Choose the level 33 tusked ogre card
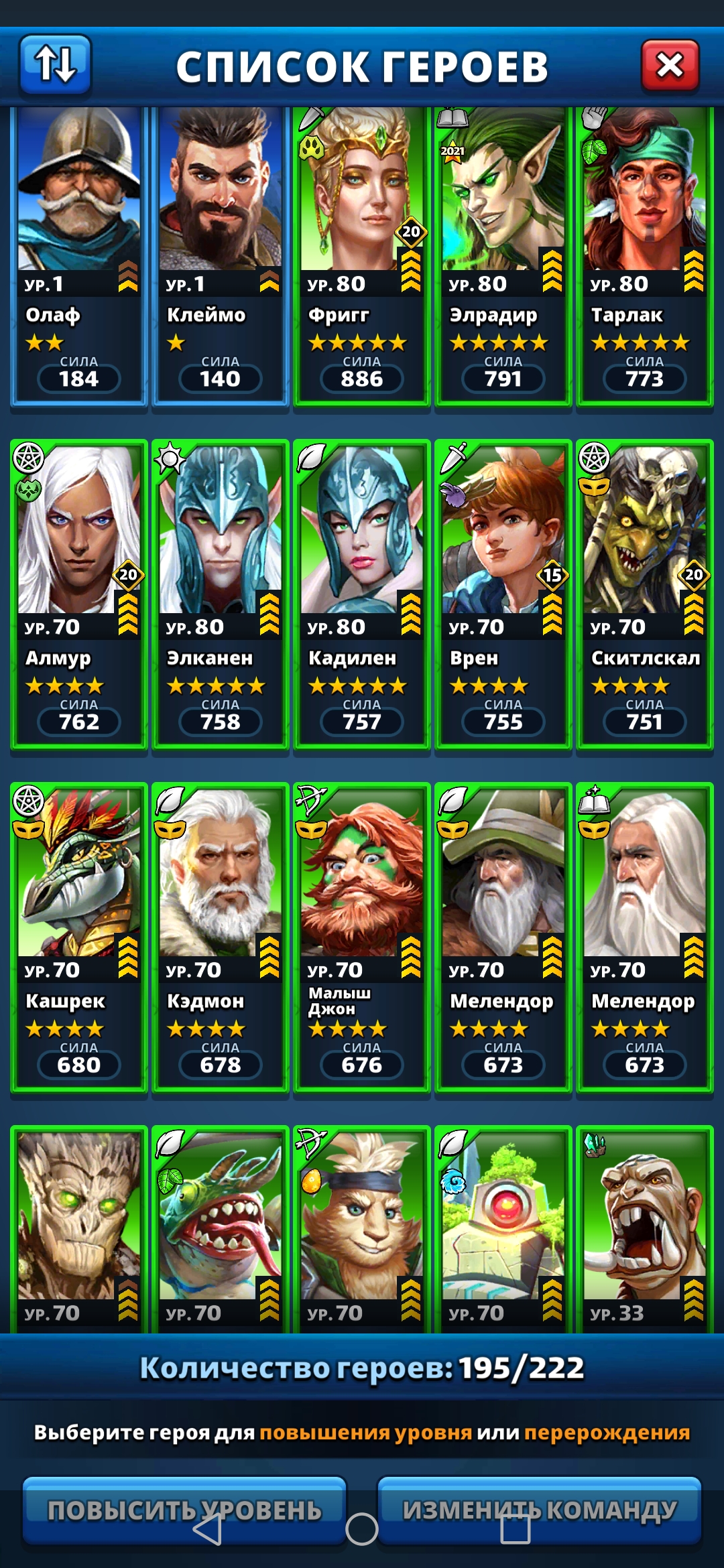 pos(644,1228)
